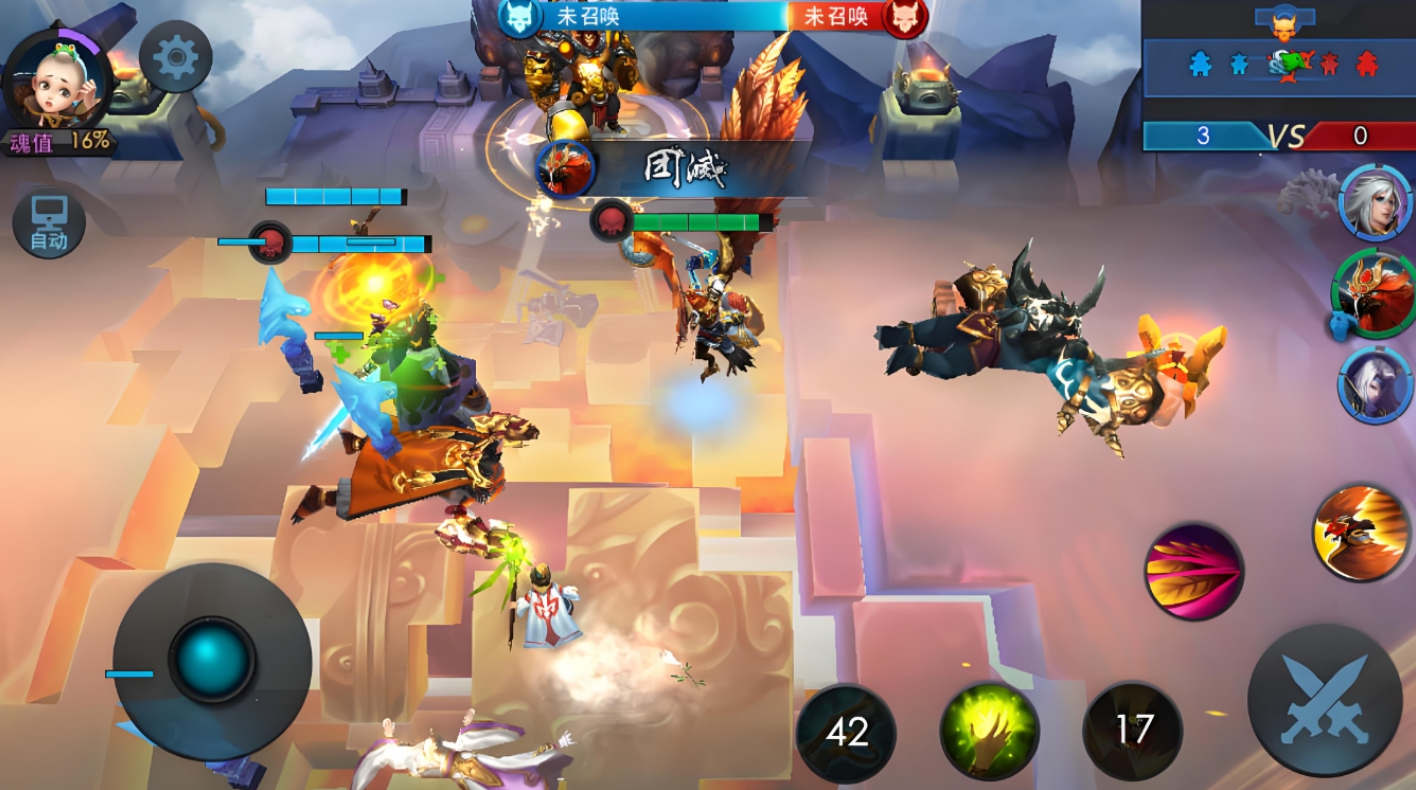This screenshot has width=1416, height=790.
Task: Switch to the purple-haired elf hero portrait
Action: tap(1376, 384)
